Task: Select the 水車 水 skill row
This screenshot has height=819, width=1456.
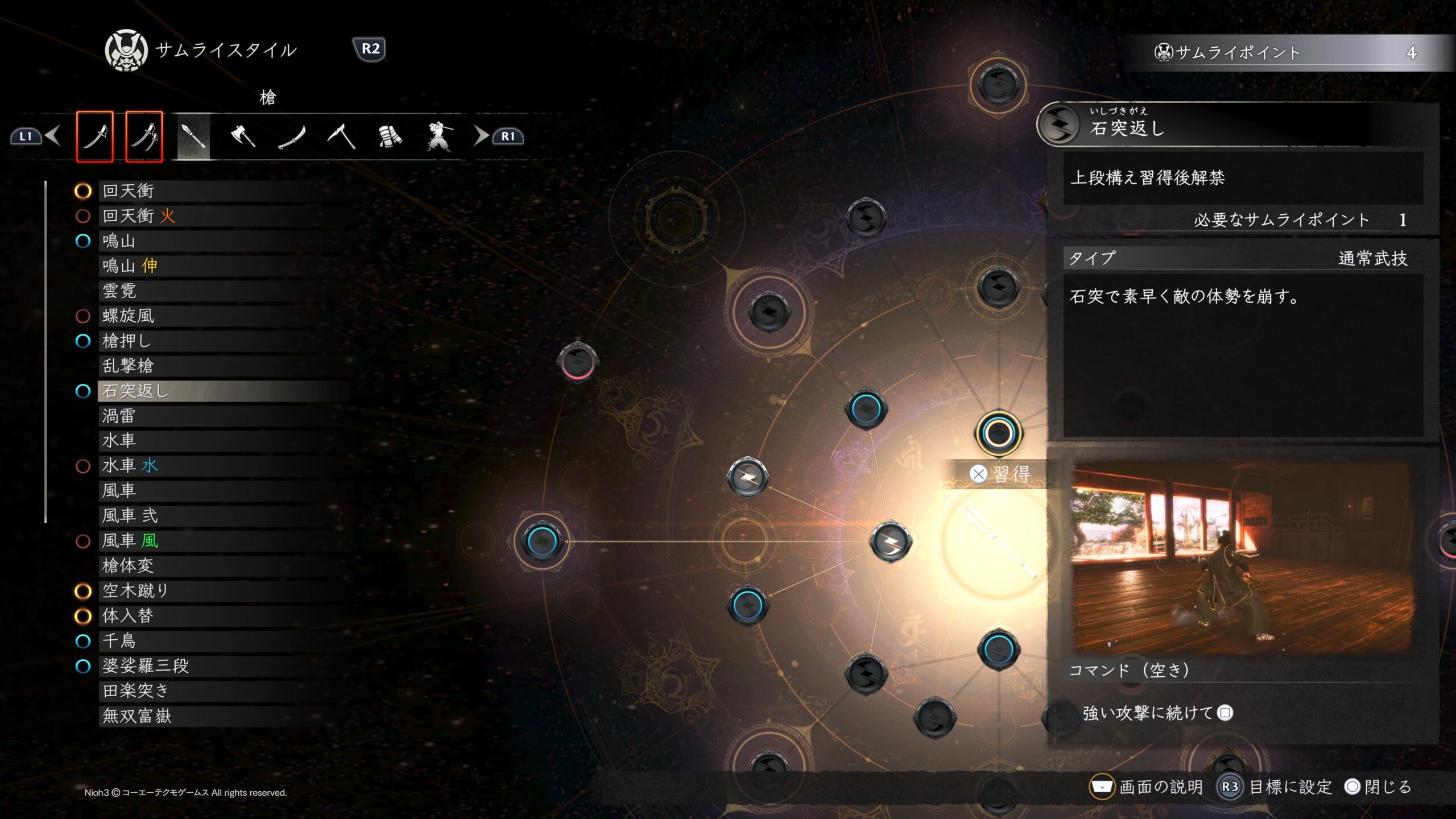Action: (x=130, y=466)
